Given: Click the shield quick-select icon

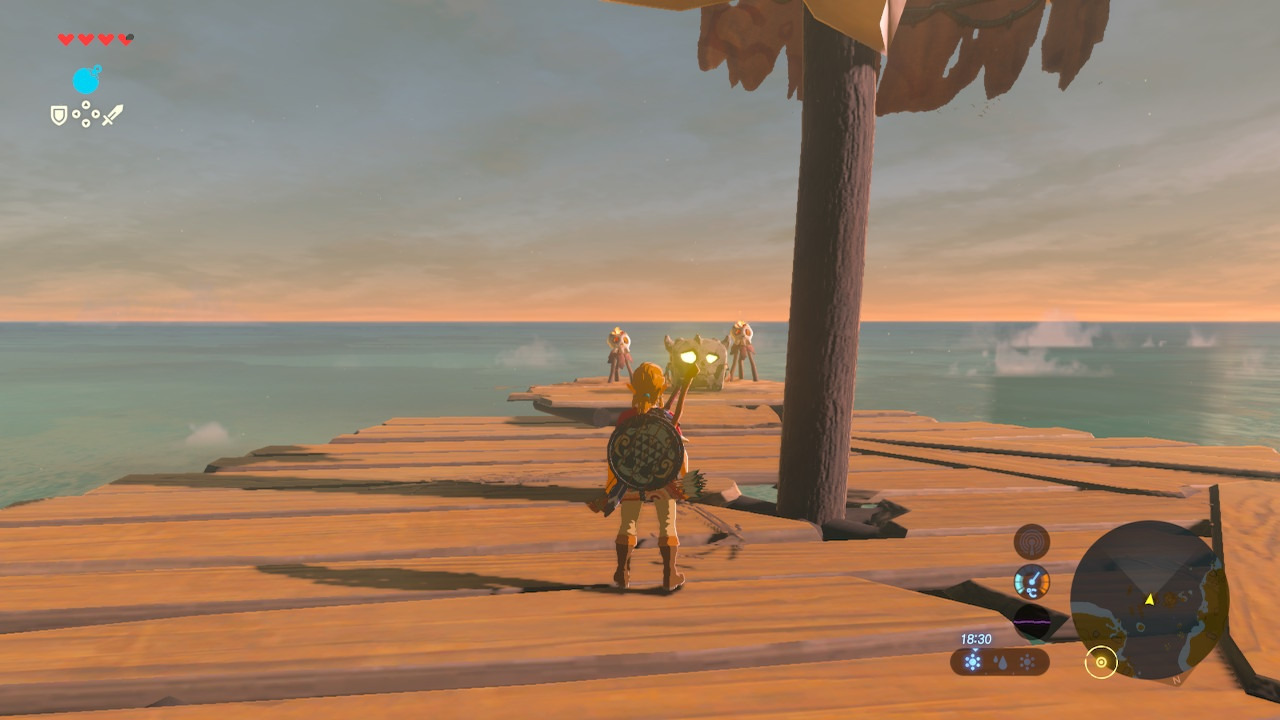Looking at the screenshot, I should click(x=59, y=115).
